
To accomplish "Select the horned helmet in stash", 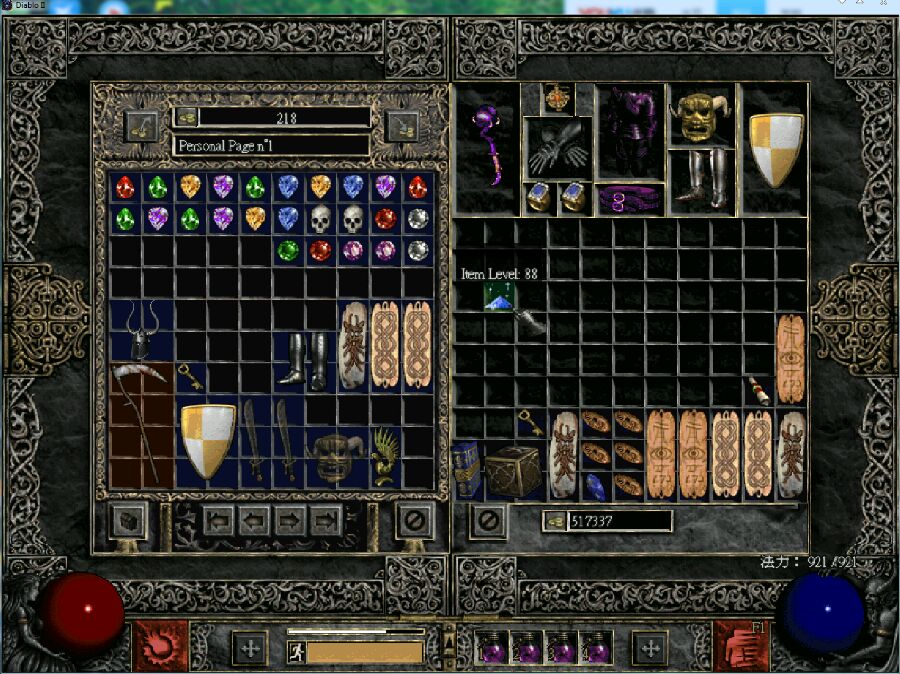I will tap(143, 331).
